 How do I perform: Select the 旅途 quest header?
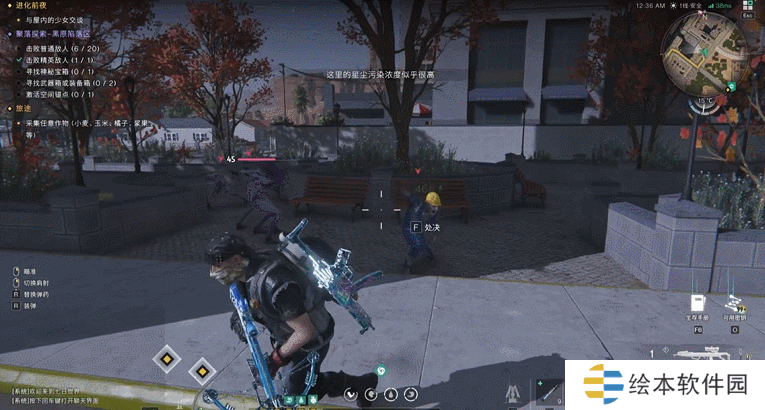pos(22,108)
